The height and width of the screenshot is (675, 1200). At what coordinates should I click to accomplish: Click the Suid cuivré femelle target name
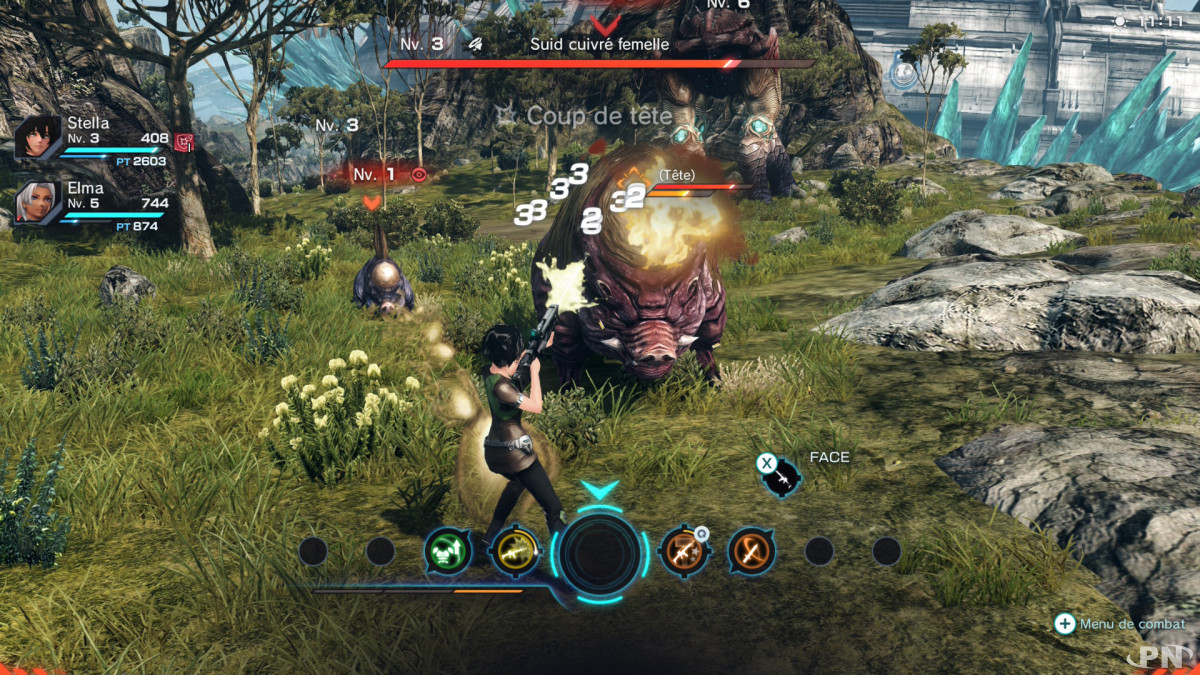599,44
